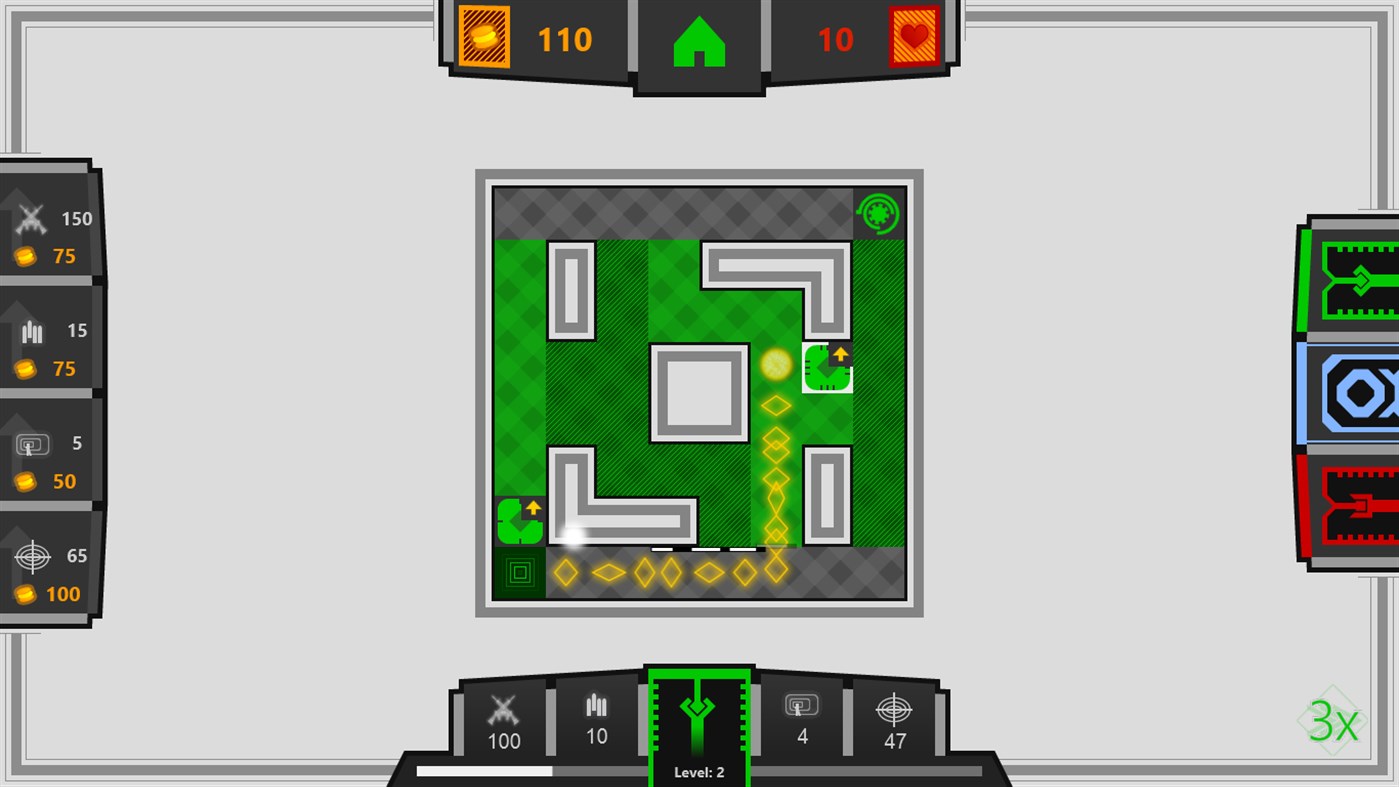Viewport: 1399px width, 787px height.
Task: Select the target reticle weapon in the bottom bar
Action: (893, 718)
